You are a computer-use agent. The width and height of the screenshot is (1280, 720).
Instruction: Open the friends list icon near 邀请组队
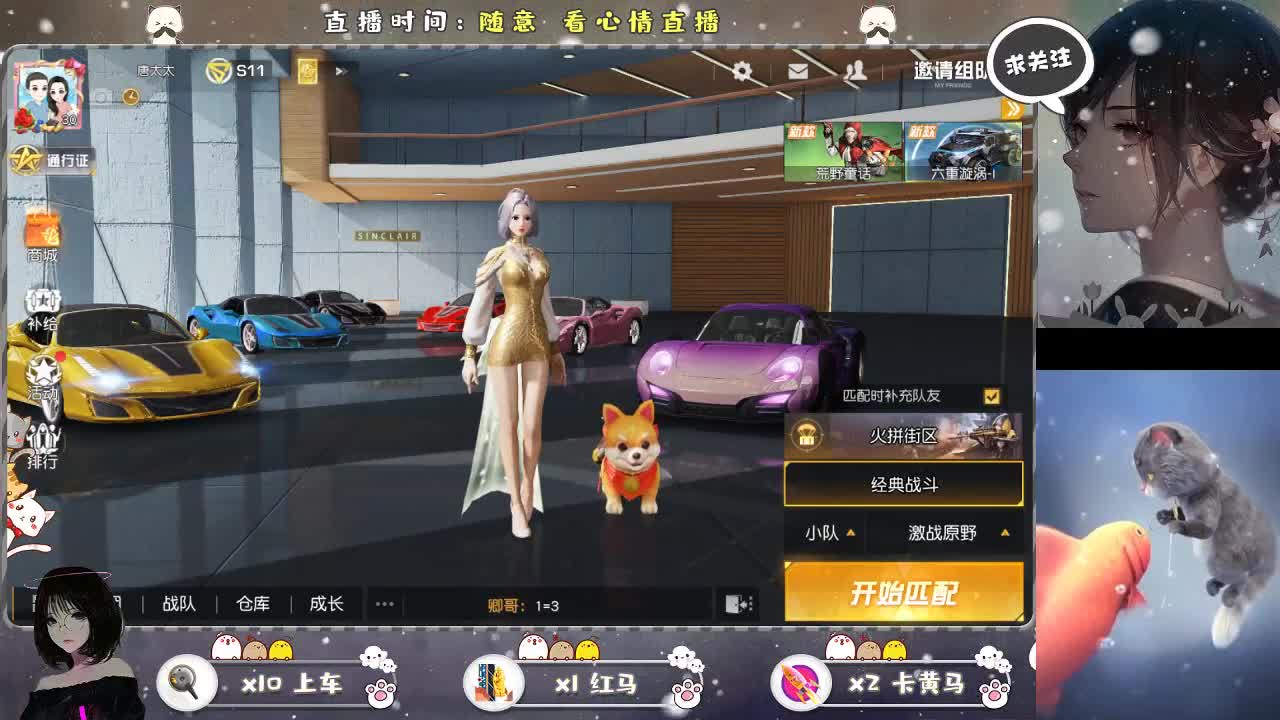point(855,71)
